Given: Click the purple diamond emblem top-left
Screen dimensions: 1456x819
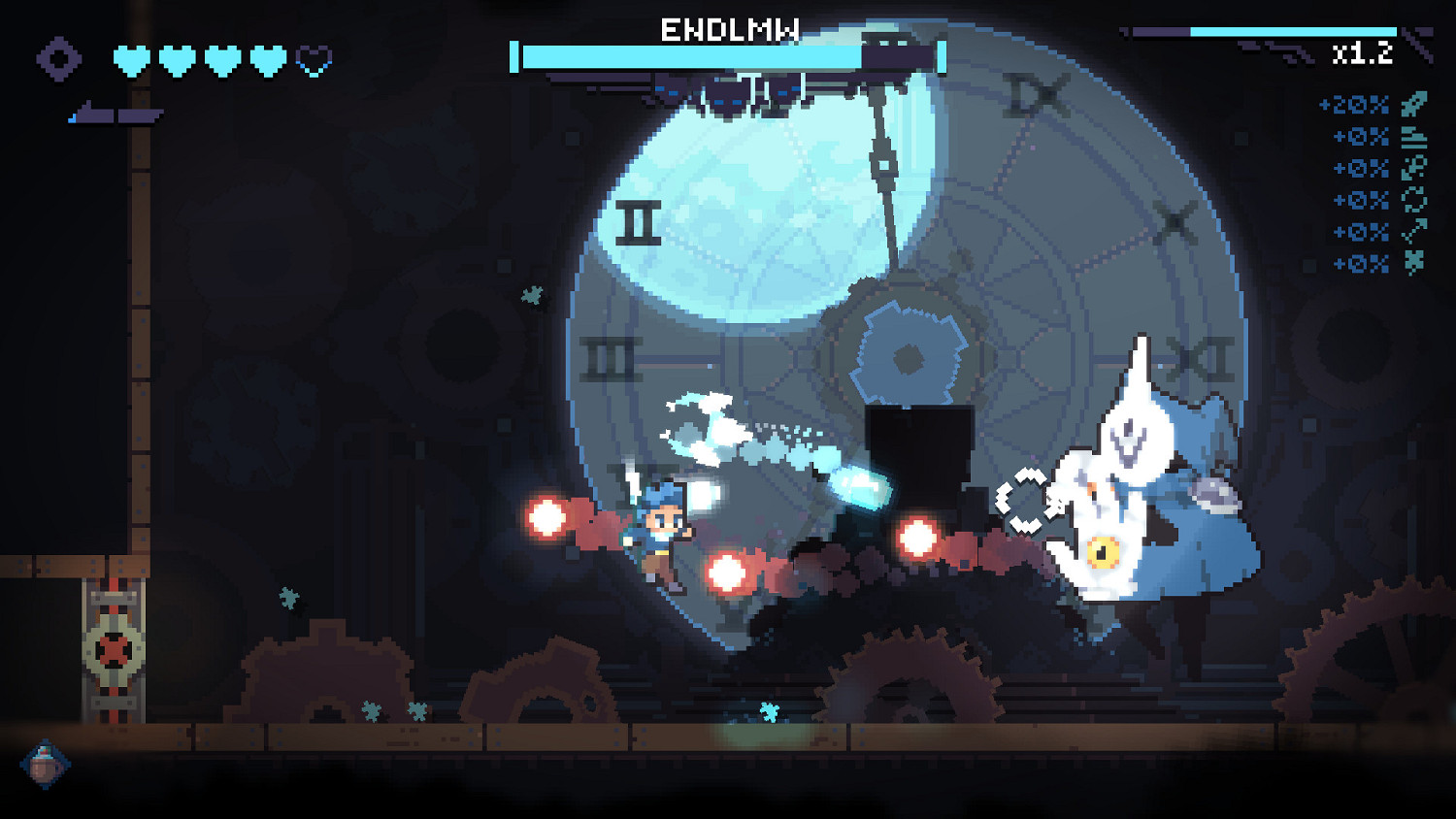Looking at the screenshot, I should click(x=58, y=60).
